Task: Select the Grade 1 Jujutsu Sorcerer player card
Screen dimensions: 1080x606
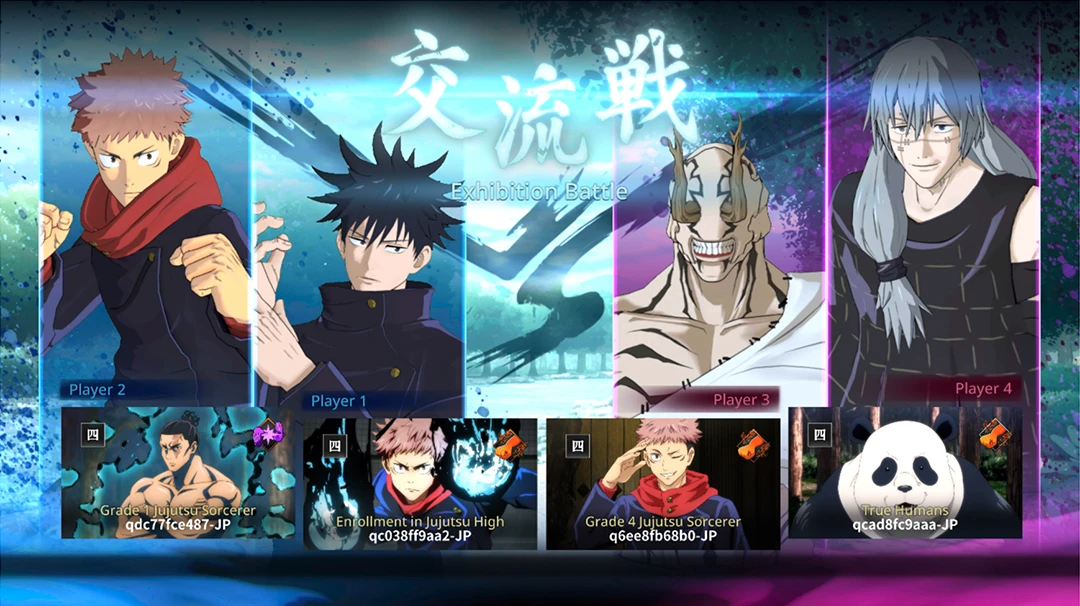Action: [x=178, y=472]
